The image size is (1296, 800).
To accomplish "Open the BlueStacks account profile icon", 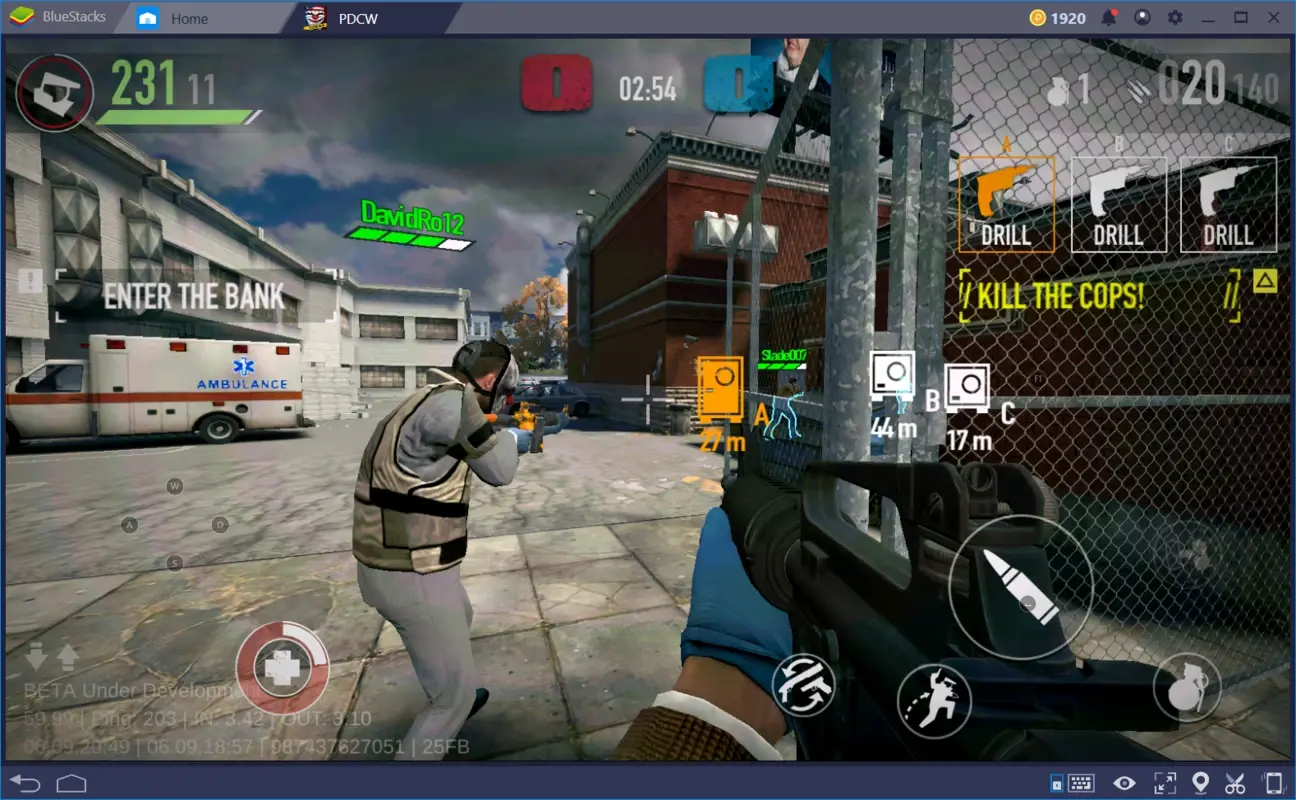I will tap(1142, 17).
